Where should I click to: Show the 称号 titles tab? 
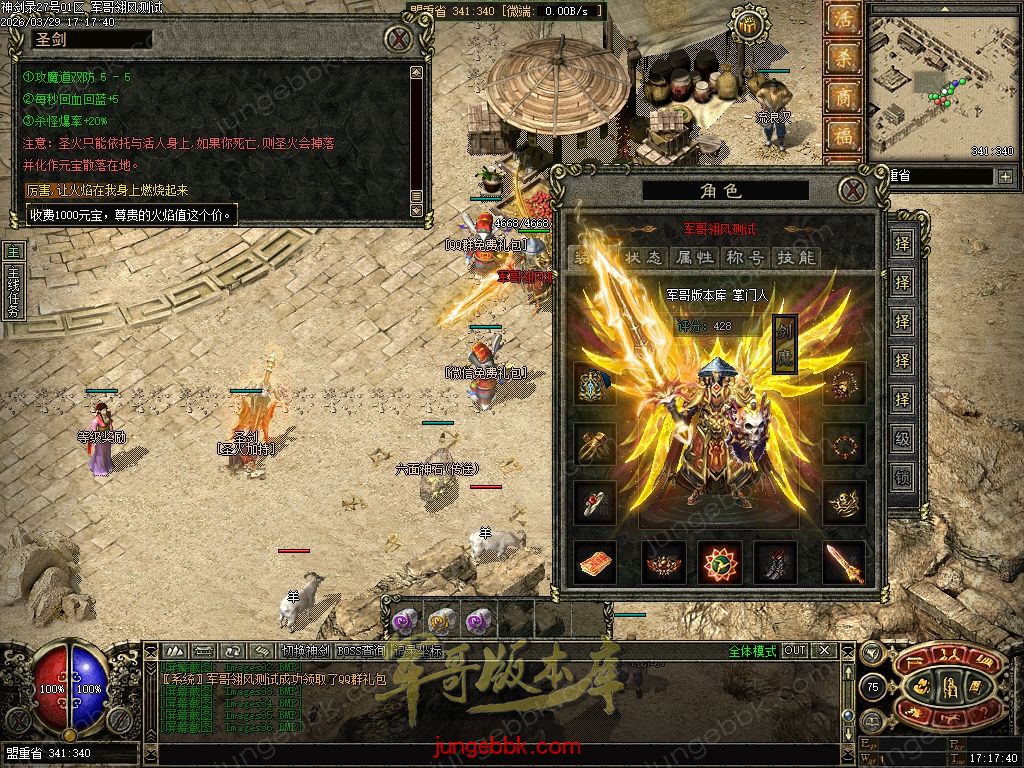(745, 258)
